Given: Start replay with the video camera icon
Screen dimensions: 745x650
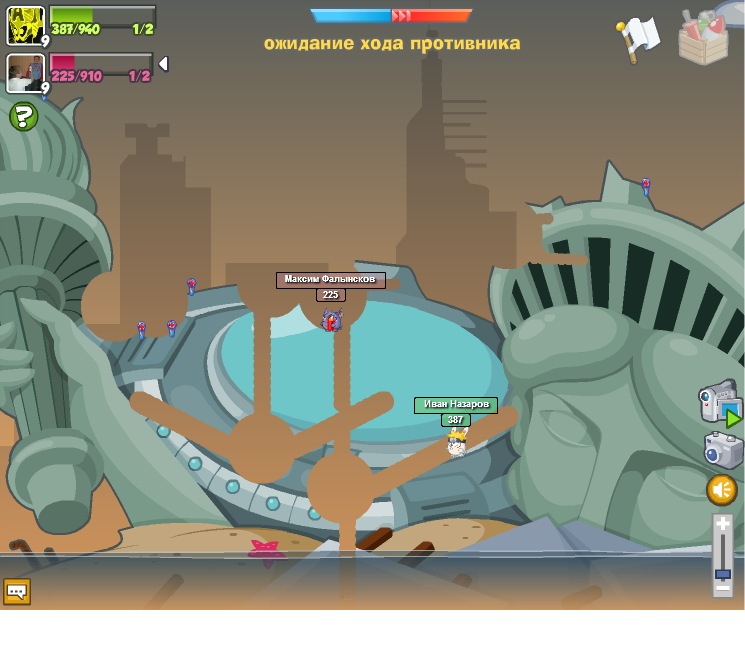Looking at the screenshot, I should pyautogui.click(x=718, y=401).
